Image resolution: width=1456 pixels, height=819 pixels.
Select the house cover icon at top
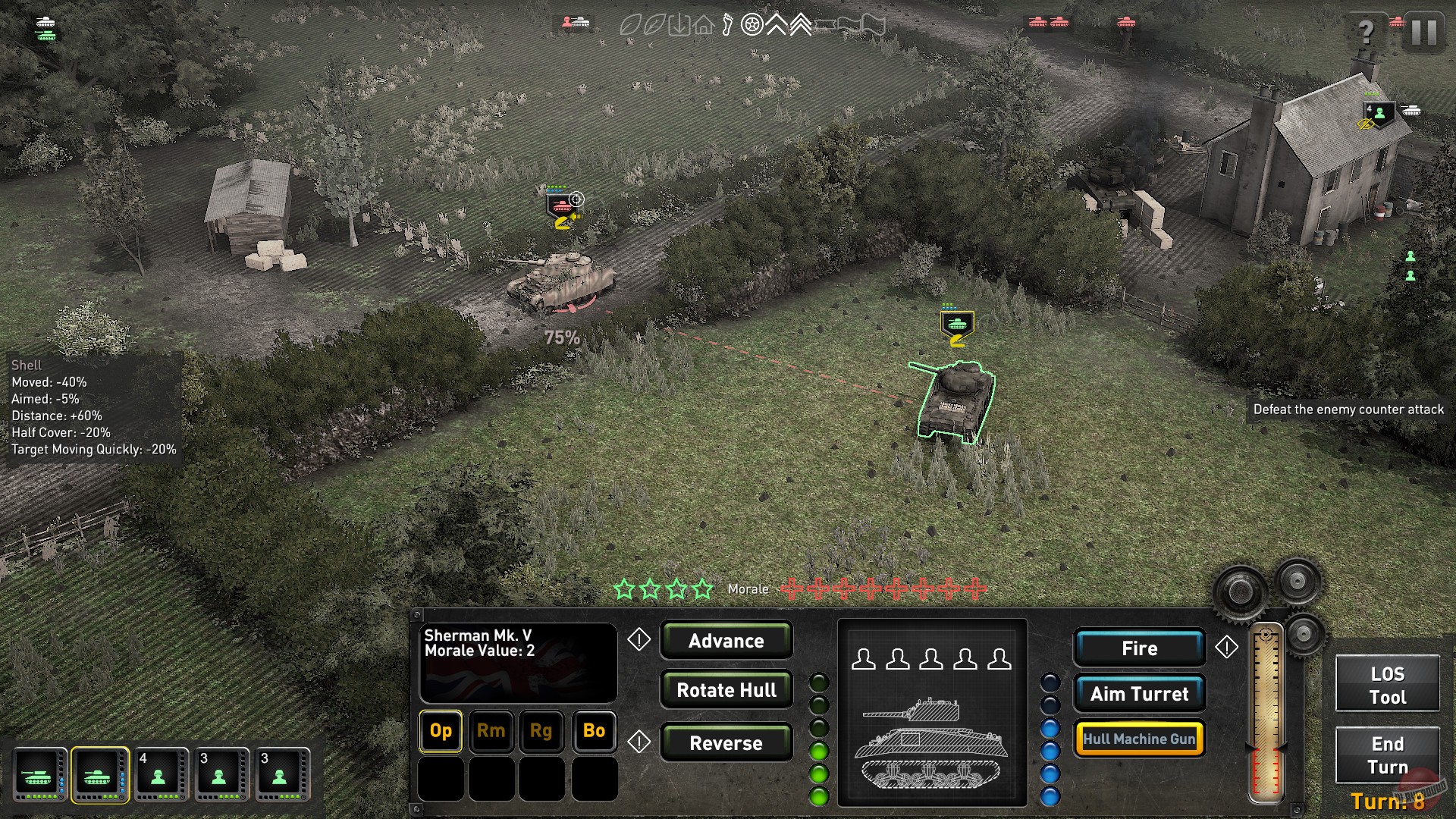coord(704,25)
